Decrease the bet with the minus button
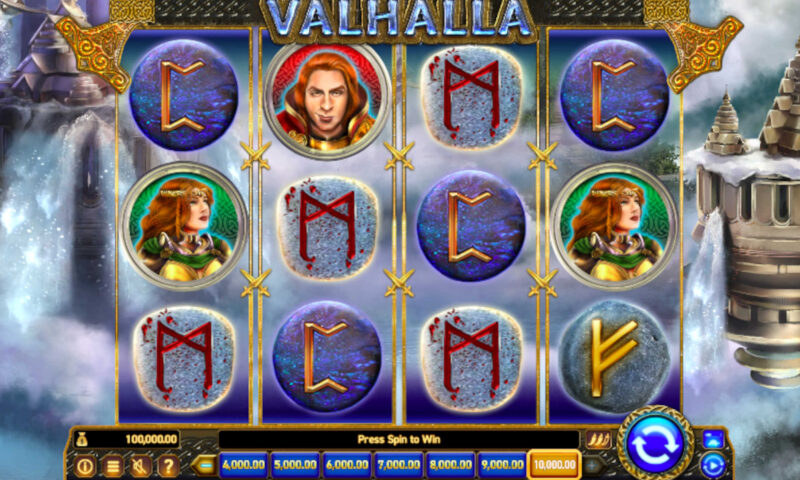Screen dimensions: 800x480 [x=205, y=465]
